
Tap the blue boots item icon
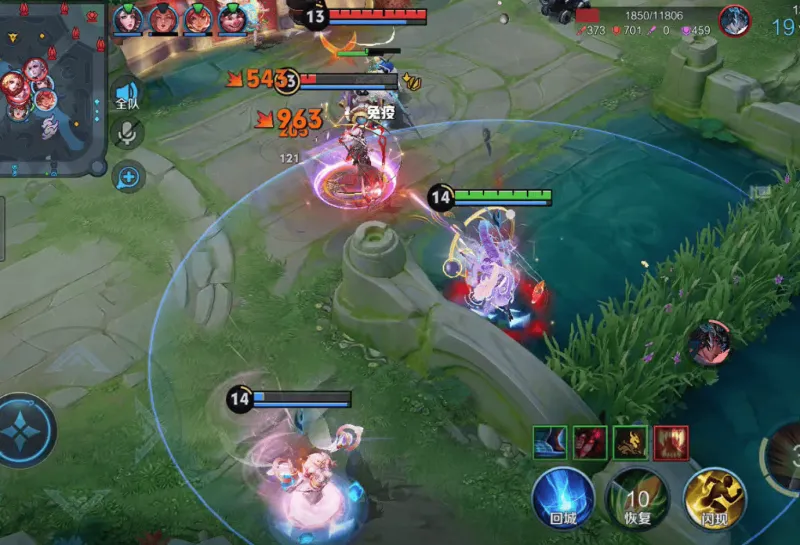[x=549, y=442]
